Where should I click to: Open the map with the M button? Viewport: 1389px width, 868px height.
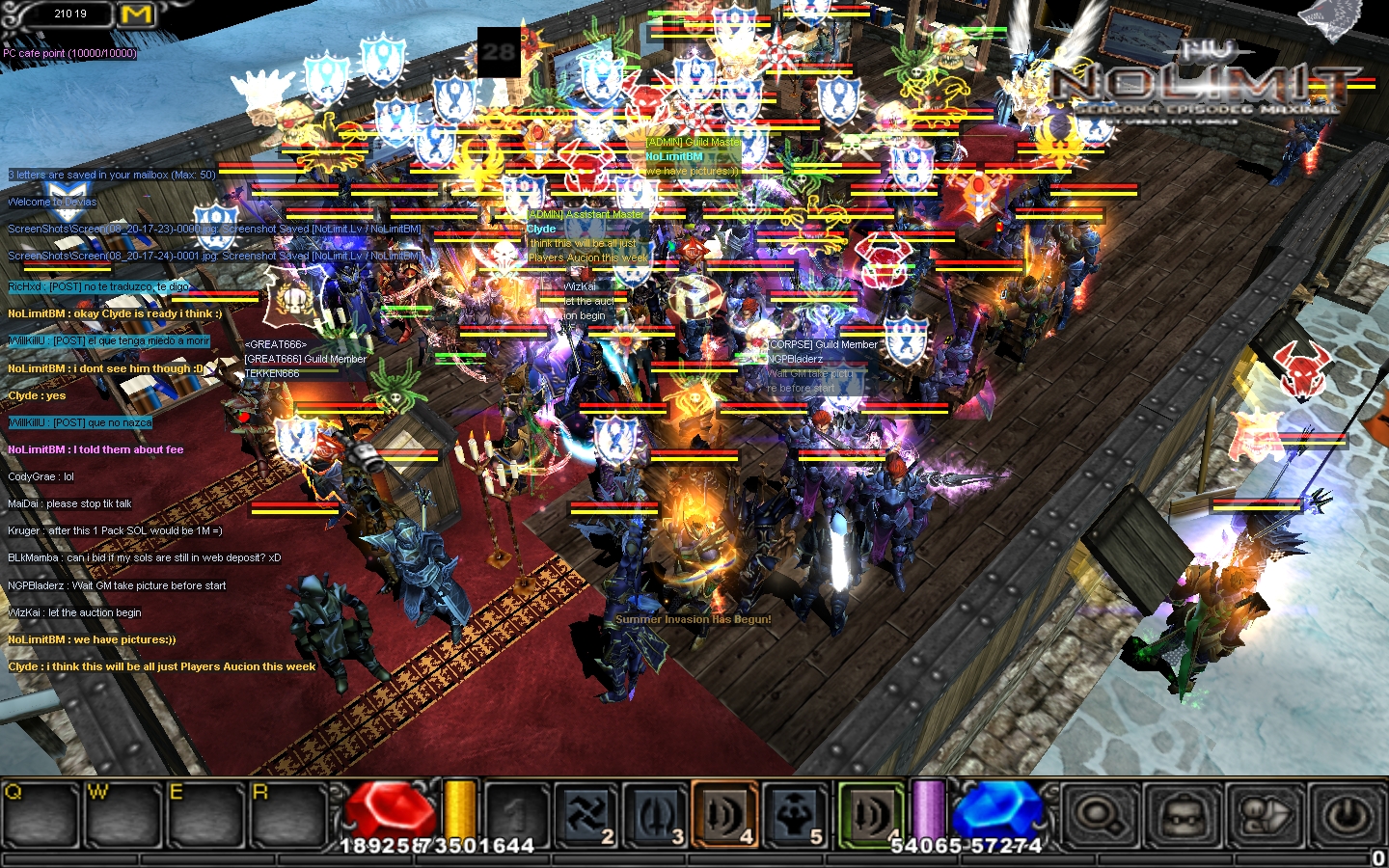tap(136, 14)
